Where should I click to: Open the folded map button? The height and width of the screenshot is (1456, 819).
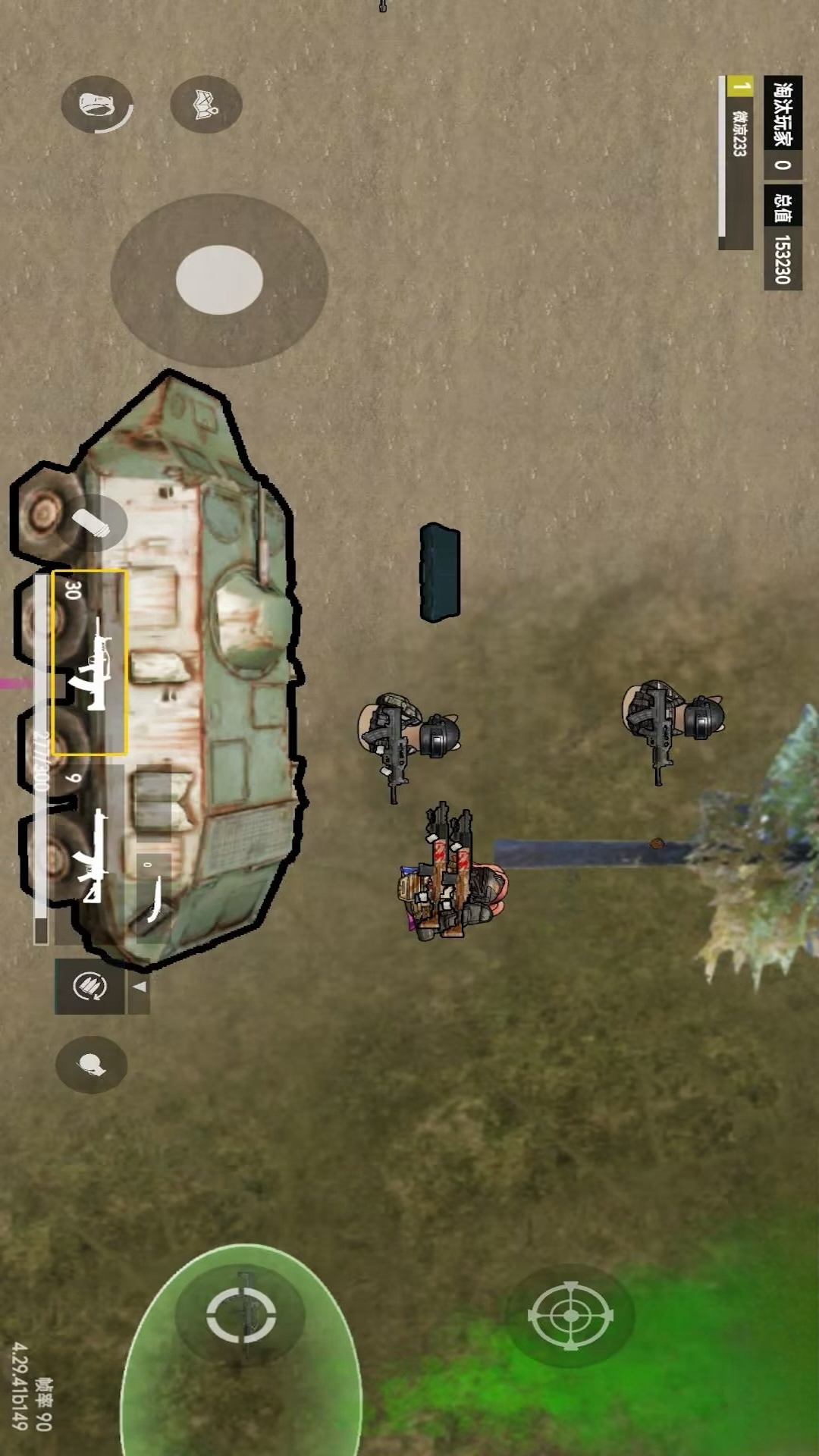[206, 105]
